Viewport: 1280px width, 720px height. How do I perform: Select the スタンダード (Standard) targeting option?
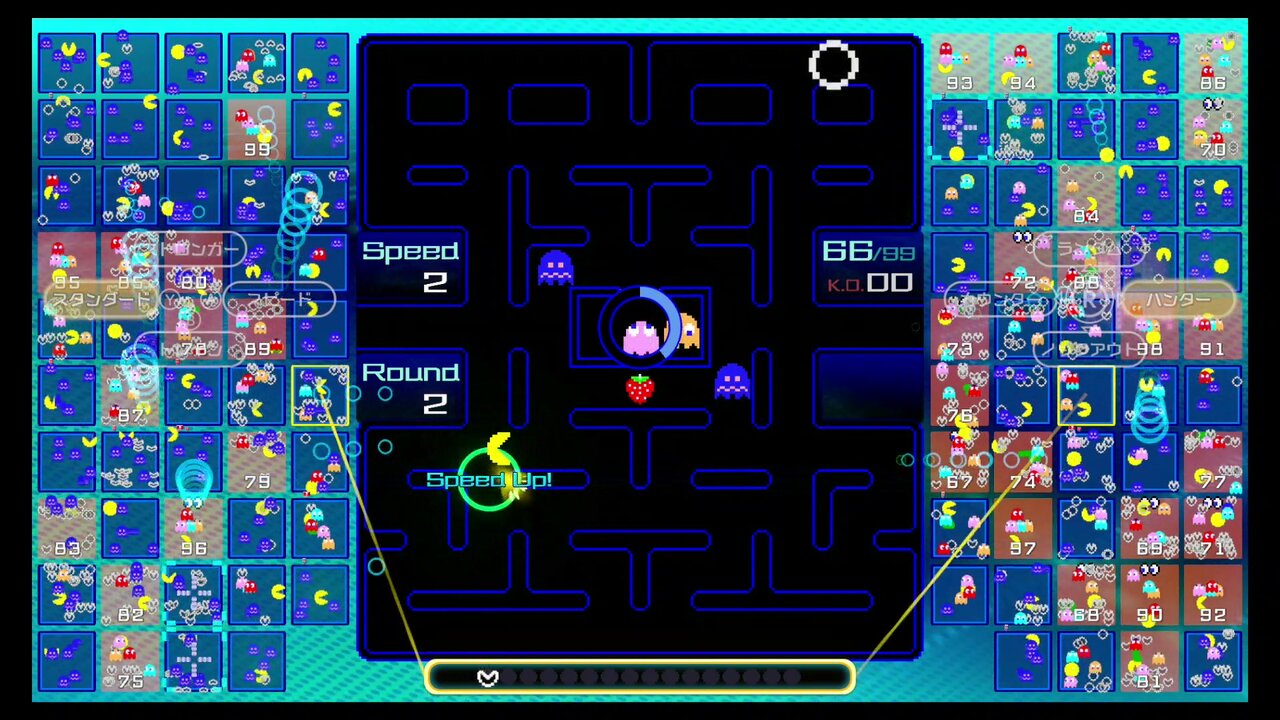(100, 300)
